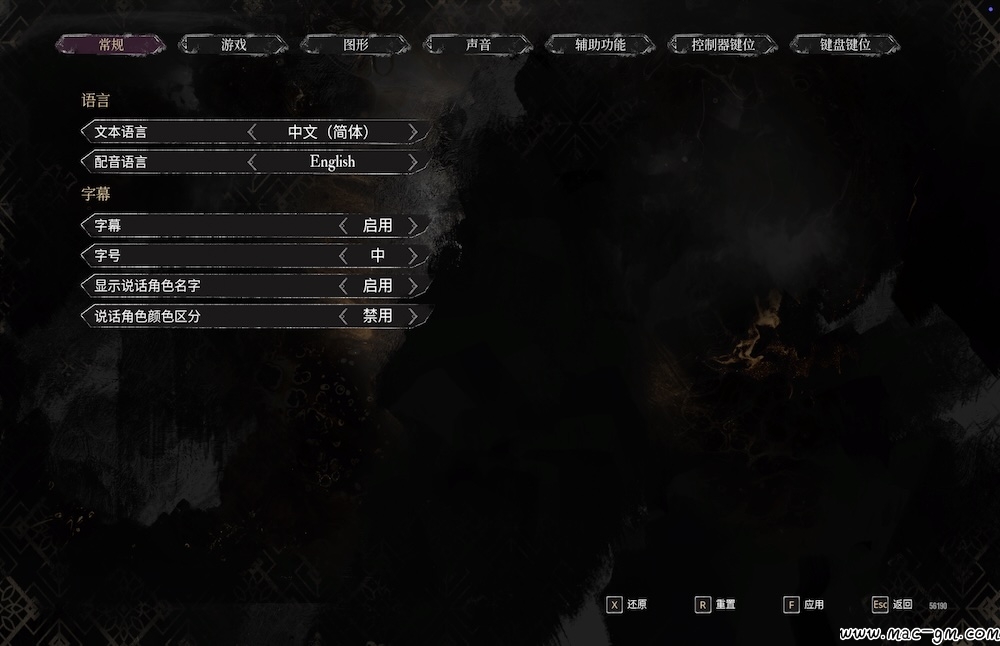Open the 图形 settings tab
Screen dimensions: 1000x646
(356, 45)
